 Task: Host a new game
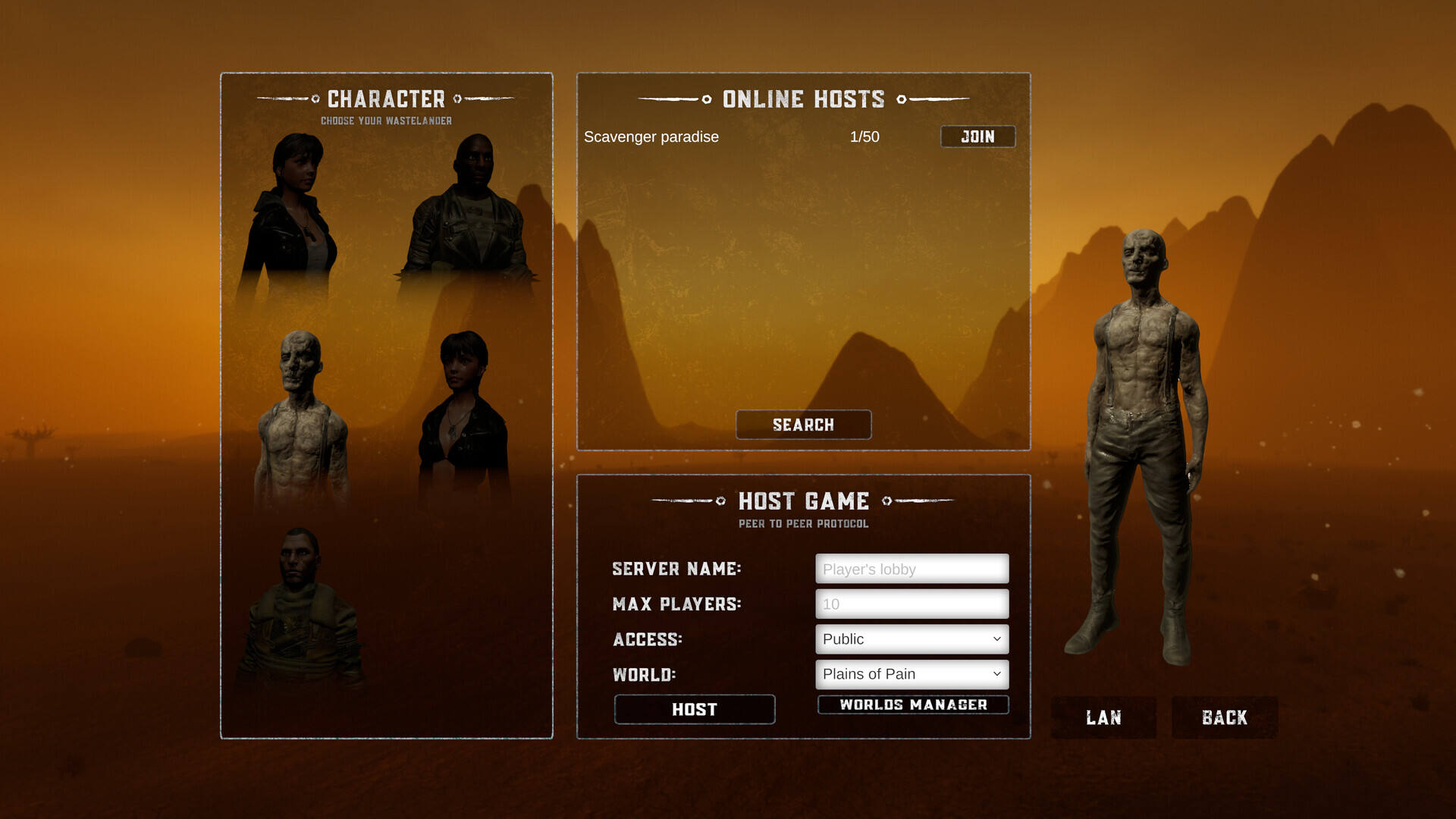pyautogui.click(x=694, y=709)
